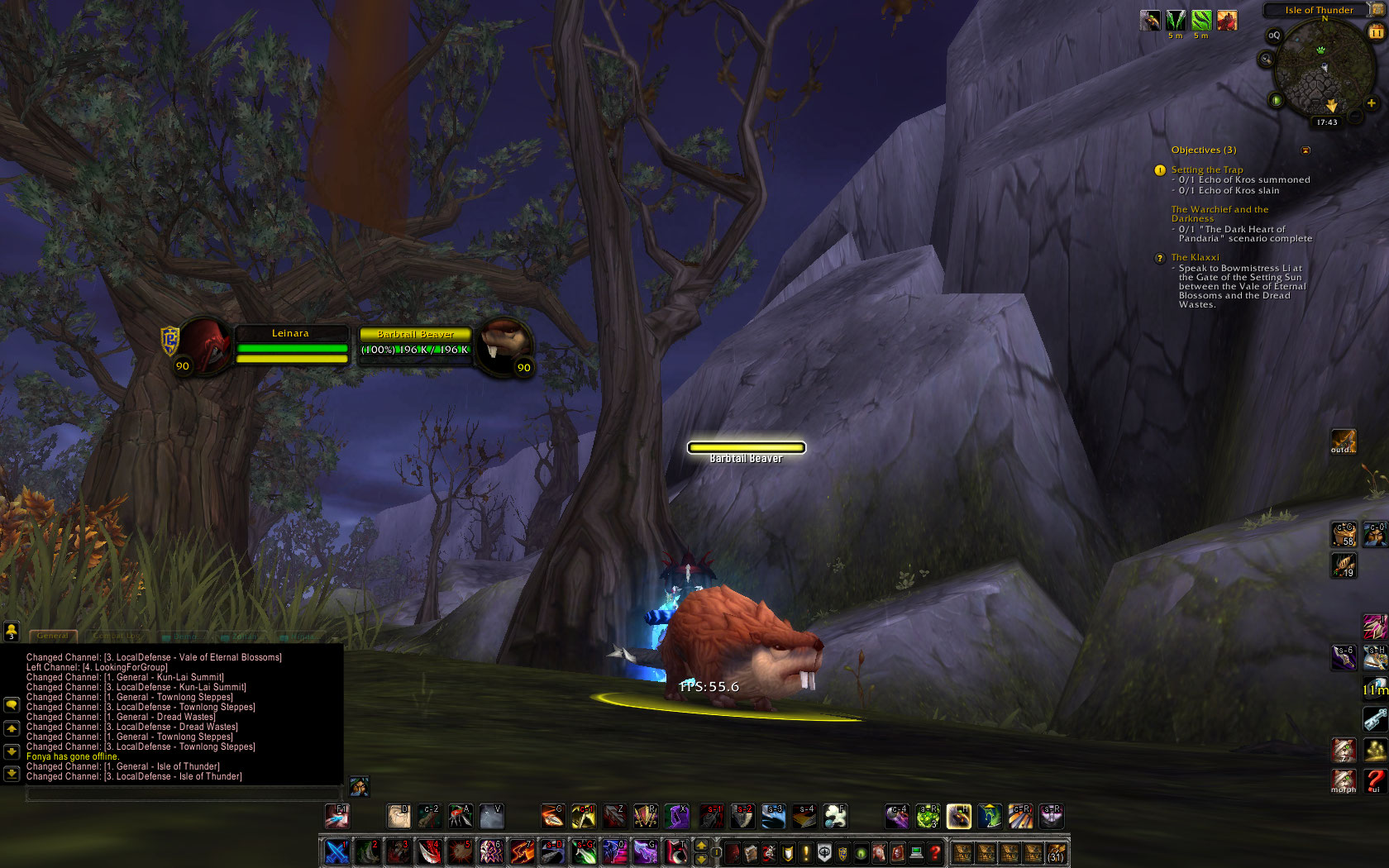Use the food basket item with 58 count
Viewport: 1389px width, 868px height.
1344,534
